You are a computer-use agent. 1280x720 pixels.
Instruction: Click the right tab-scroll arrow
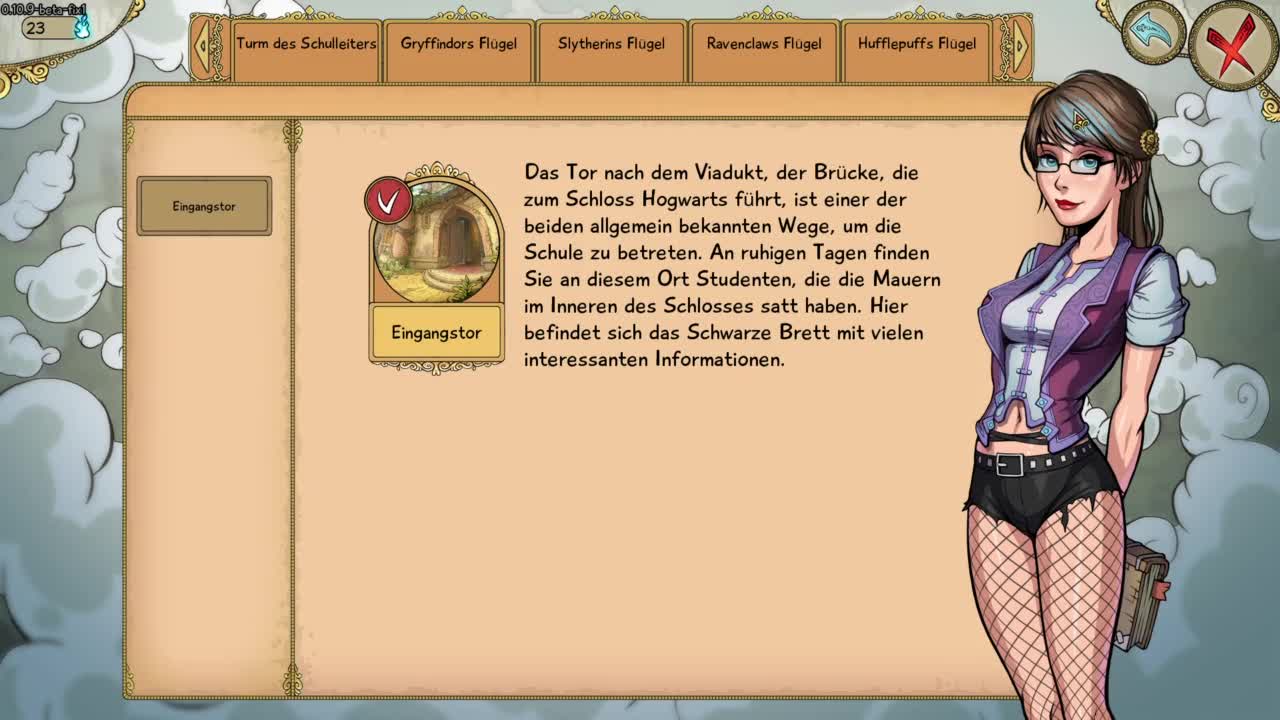(x=1019, y=45)
